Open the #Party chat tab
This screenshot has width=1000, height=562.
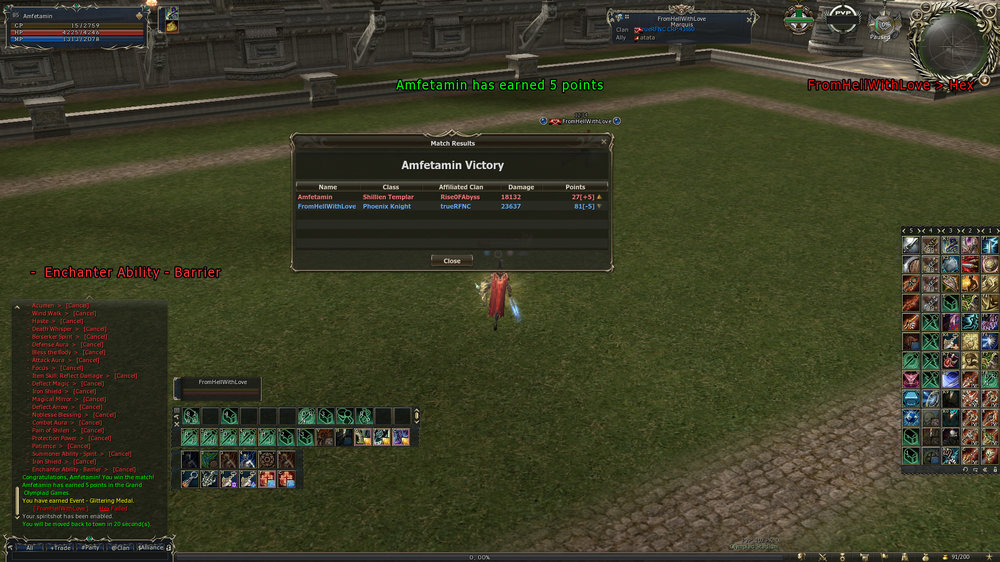(91, 547)
